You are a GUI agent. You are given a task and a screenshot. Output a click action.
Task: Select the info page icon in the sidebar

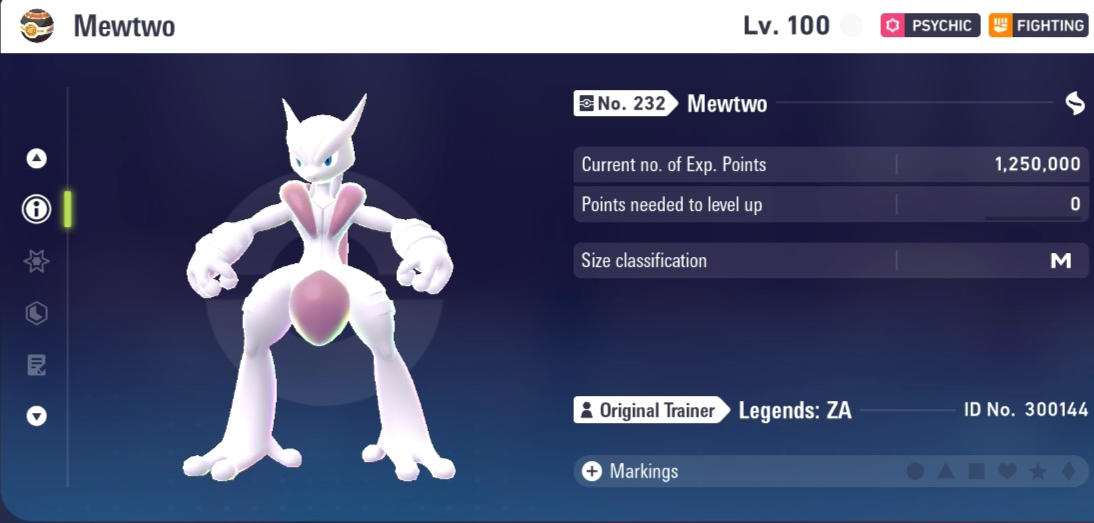coord(37,209)
